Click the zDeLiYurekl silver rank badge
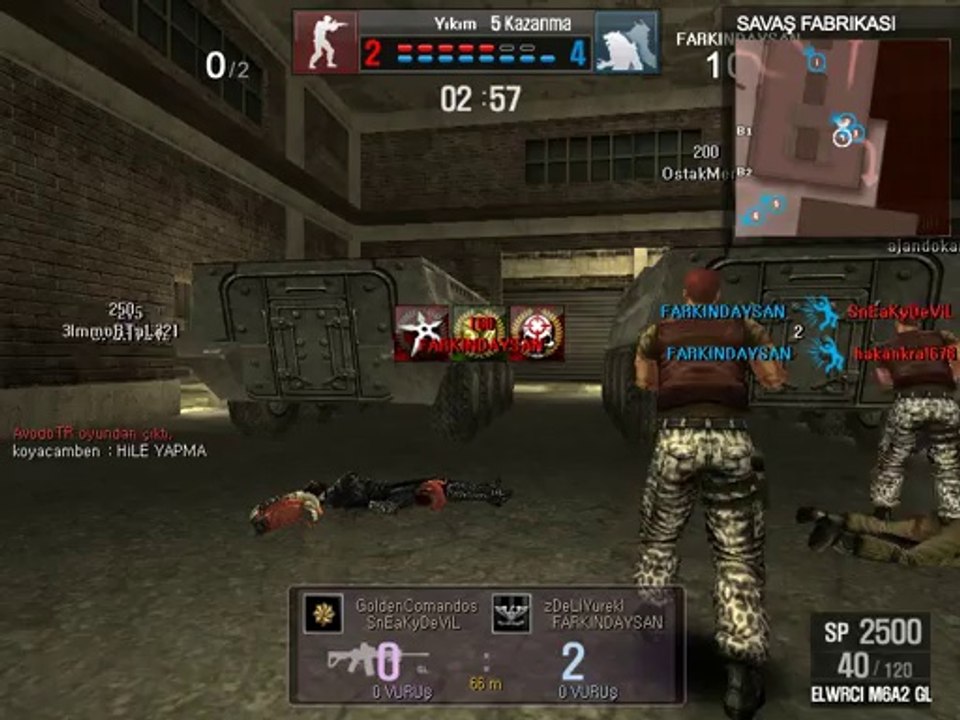This screenshot has width=960, height=720. pyautogui.click(x=511, y=613)
